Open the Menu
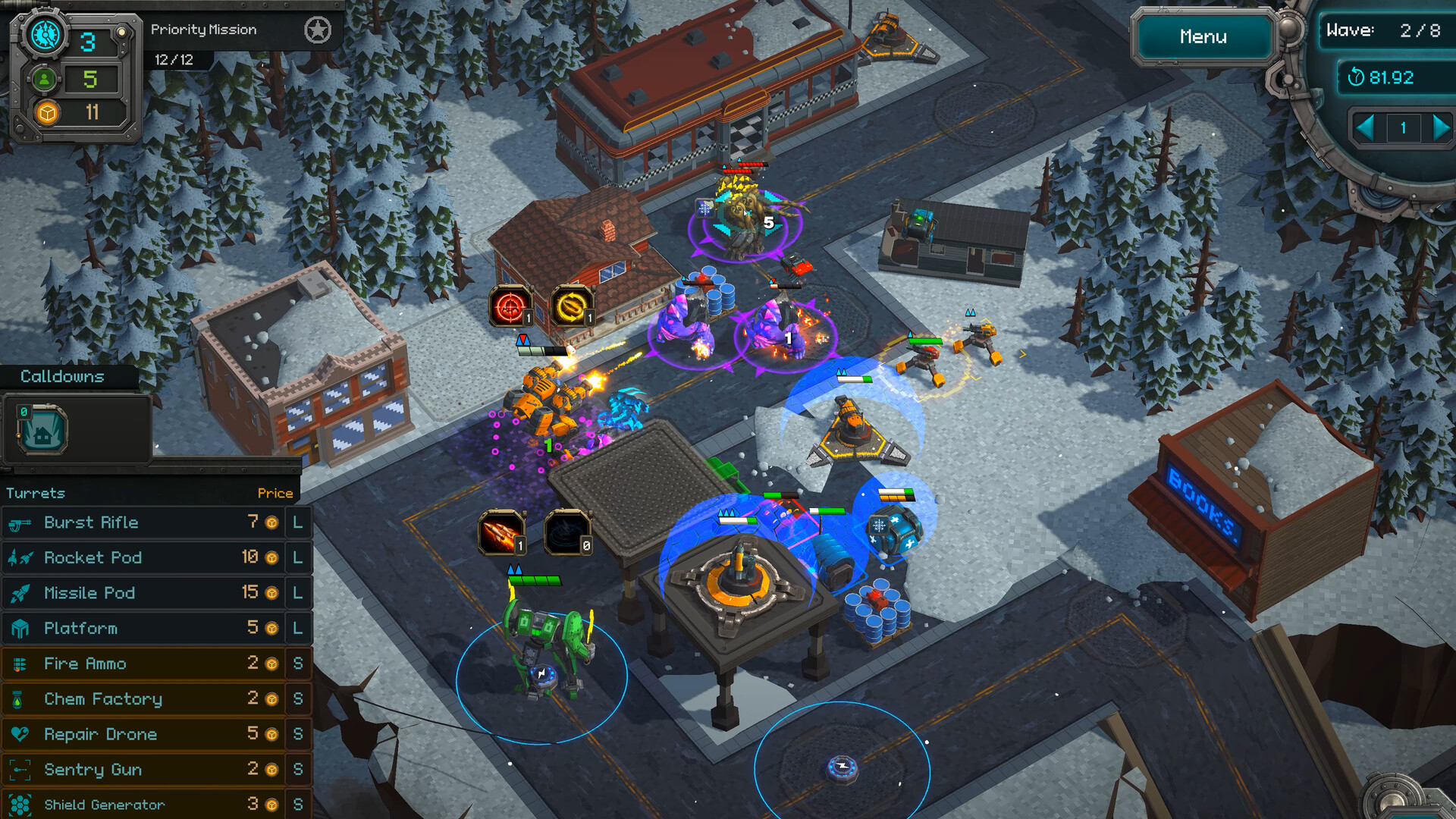Viewport: 1456px width, 819px height. click(x=1203, y=36)
